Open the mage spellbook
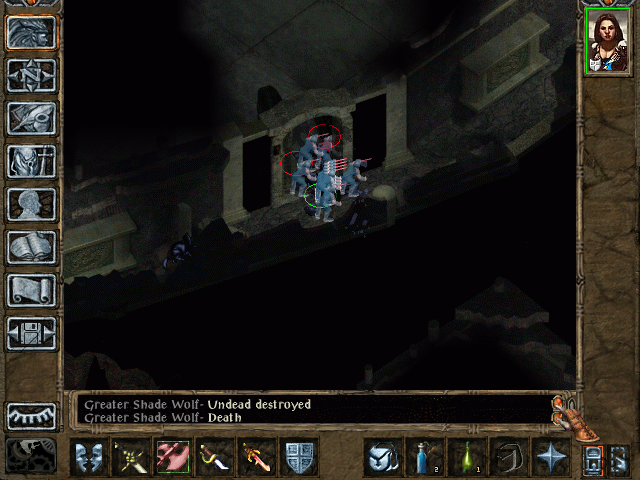 point(31,247)
